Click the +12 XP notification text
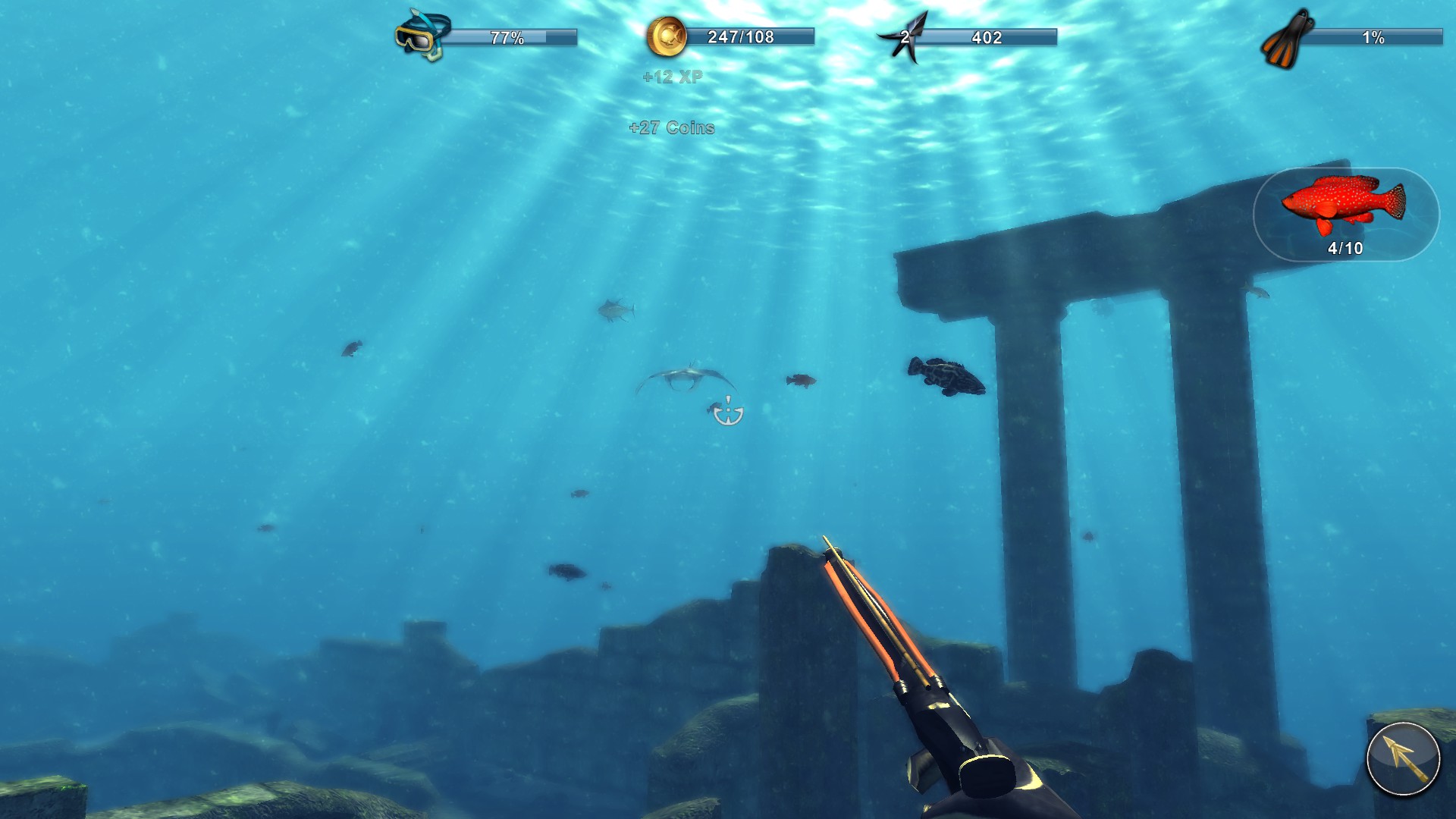1456x819 pixels. click(673, 77)
